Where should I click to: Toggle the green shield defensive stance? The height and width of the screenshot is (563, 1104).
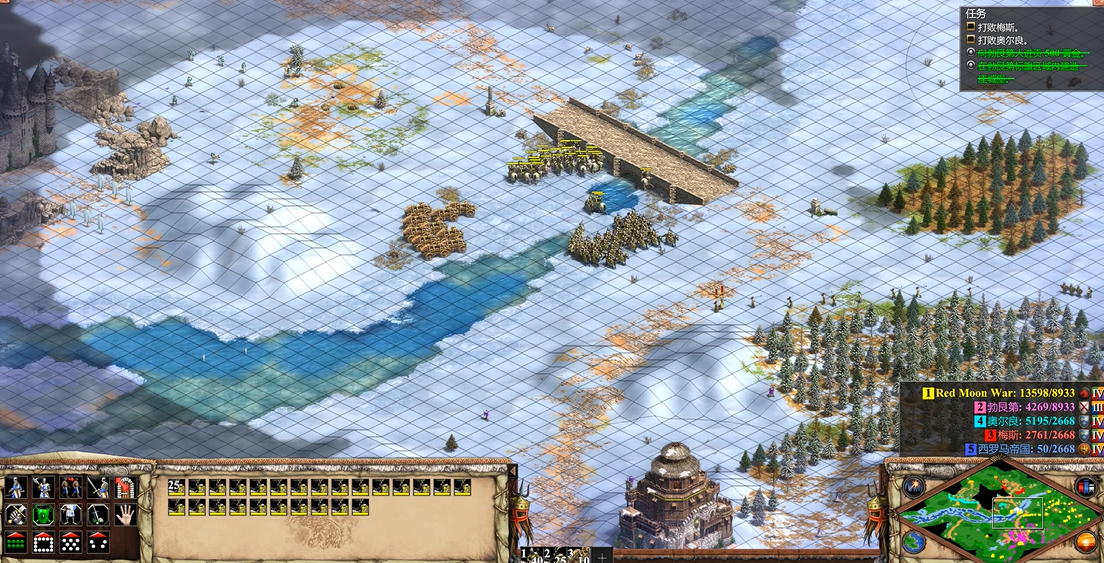click(x=43, y=514)
